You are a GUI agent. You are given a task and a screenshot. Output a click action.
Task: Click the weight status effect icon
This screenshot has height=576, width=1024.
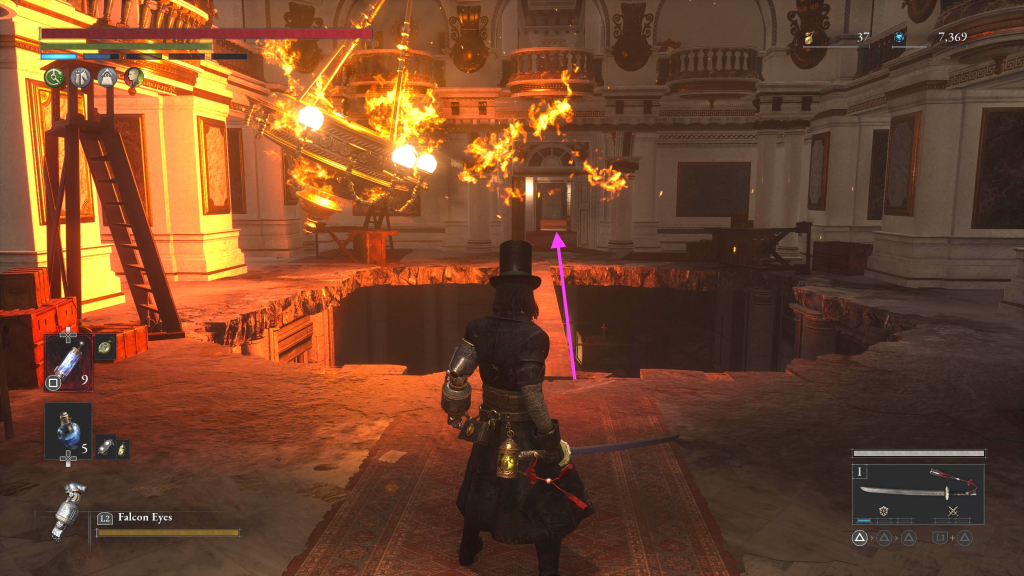[107, 77]
